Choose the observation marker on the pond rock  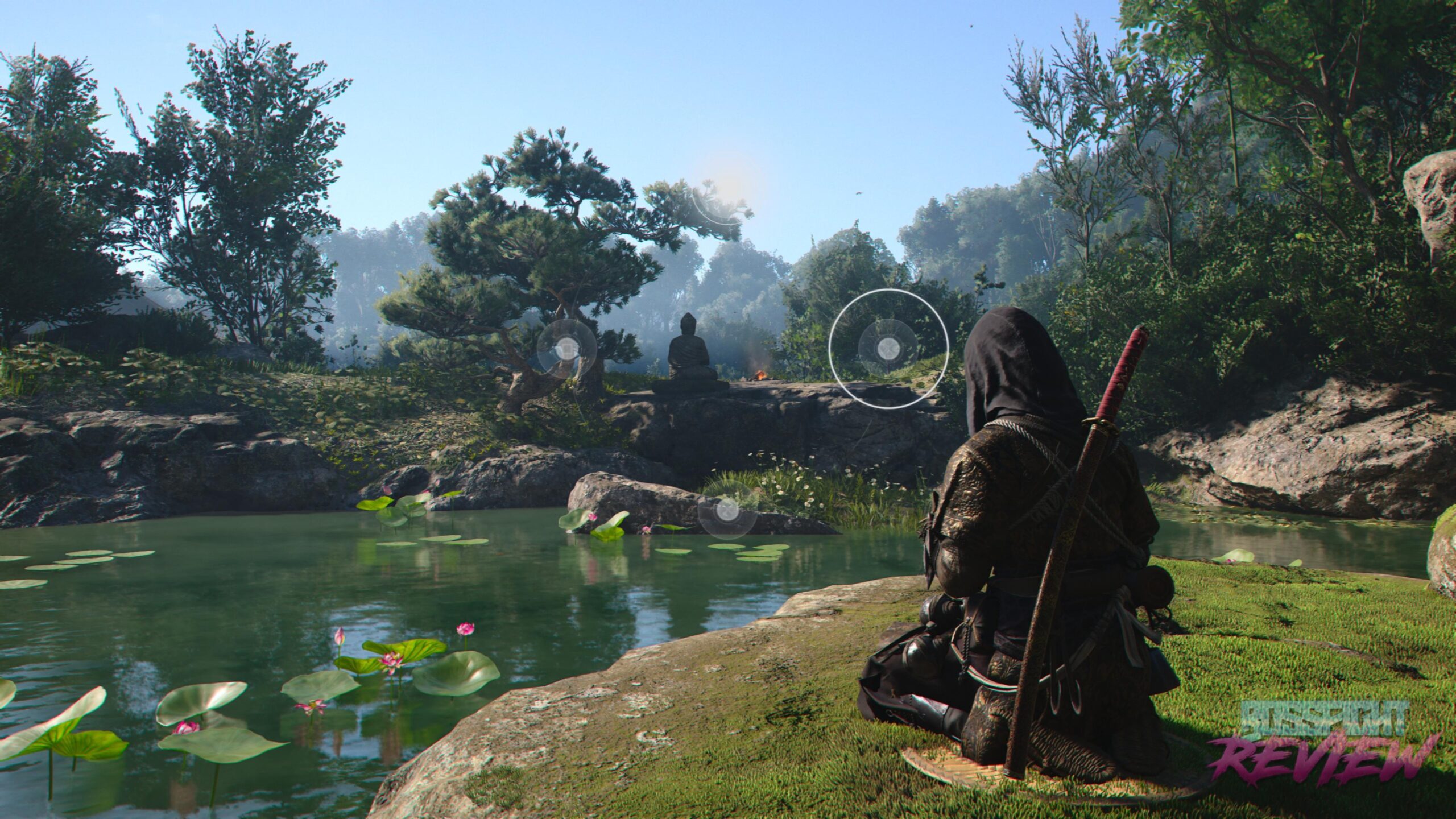[727, 510]
